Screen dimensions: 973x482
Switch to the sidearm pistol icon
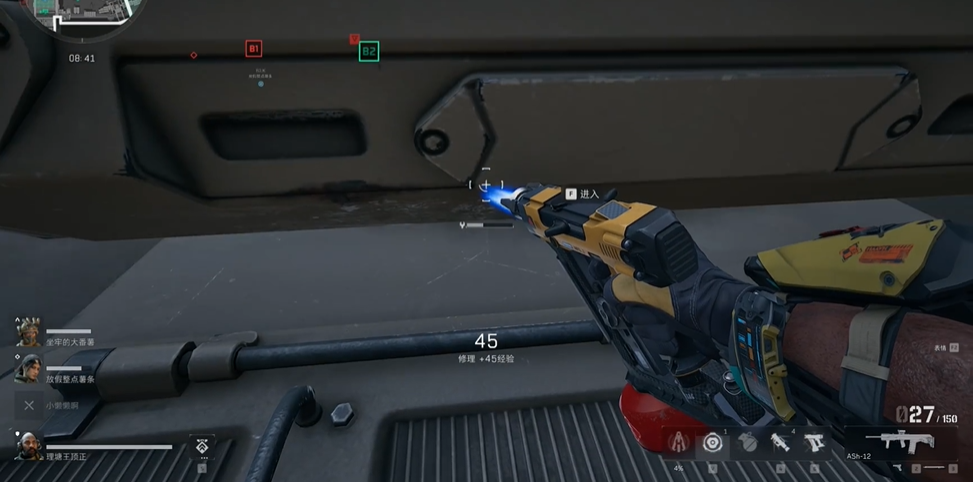(x=897, y=467)
